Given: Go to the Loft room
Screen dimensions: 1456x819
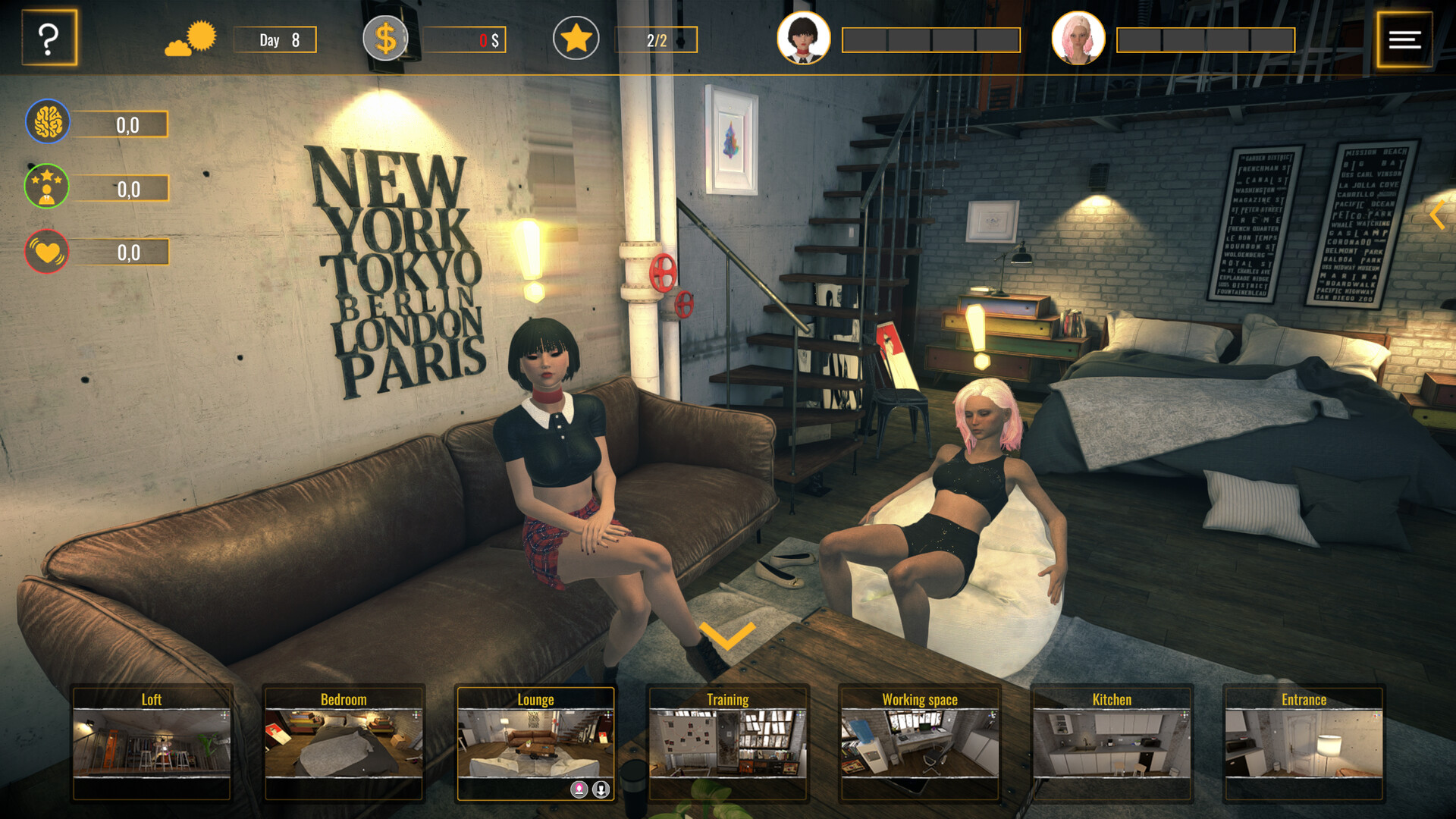Looking at the screenshot, I should pyautogui.click(x=152, y=742).
